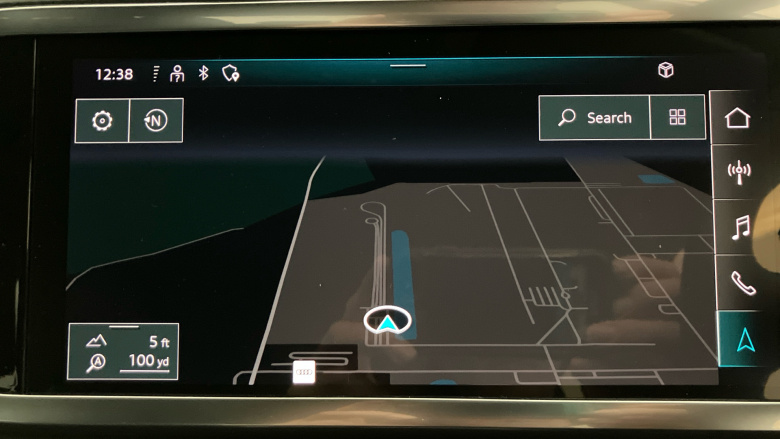
Task: Open the music media menu
Action: pos(740,228)
